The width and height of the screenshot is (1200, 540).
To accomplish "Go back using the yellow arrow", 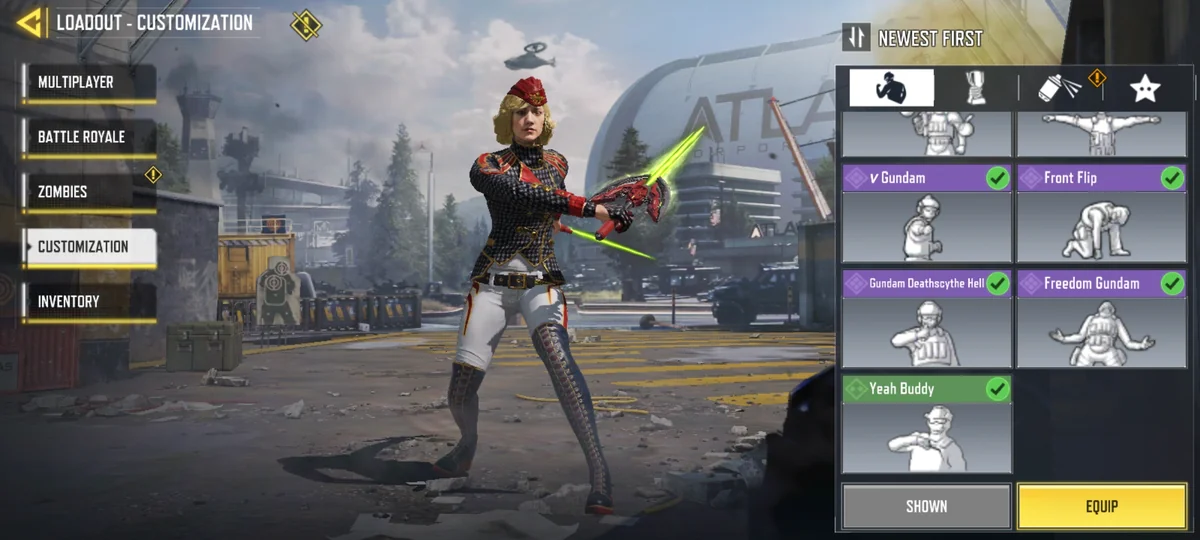I will [x=30, y=22].
